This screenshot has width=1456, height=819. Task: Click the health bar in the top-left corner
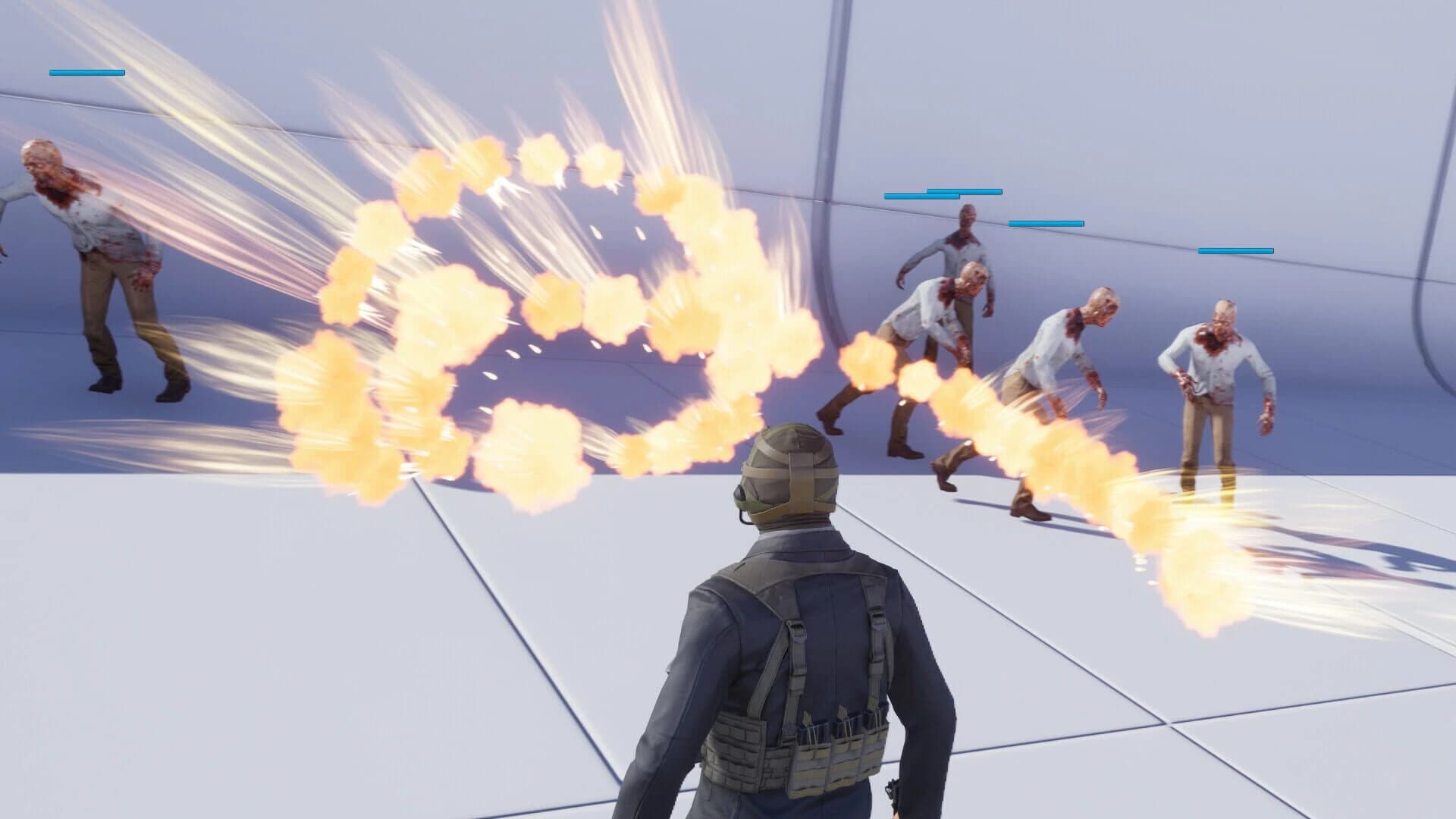(x=86, y=74)
